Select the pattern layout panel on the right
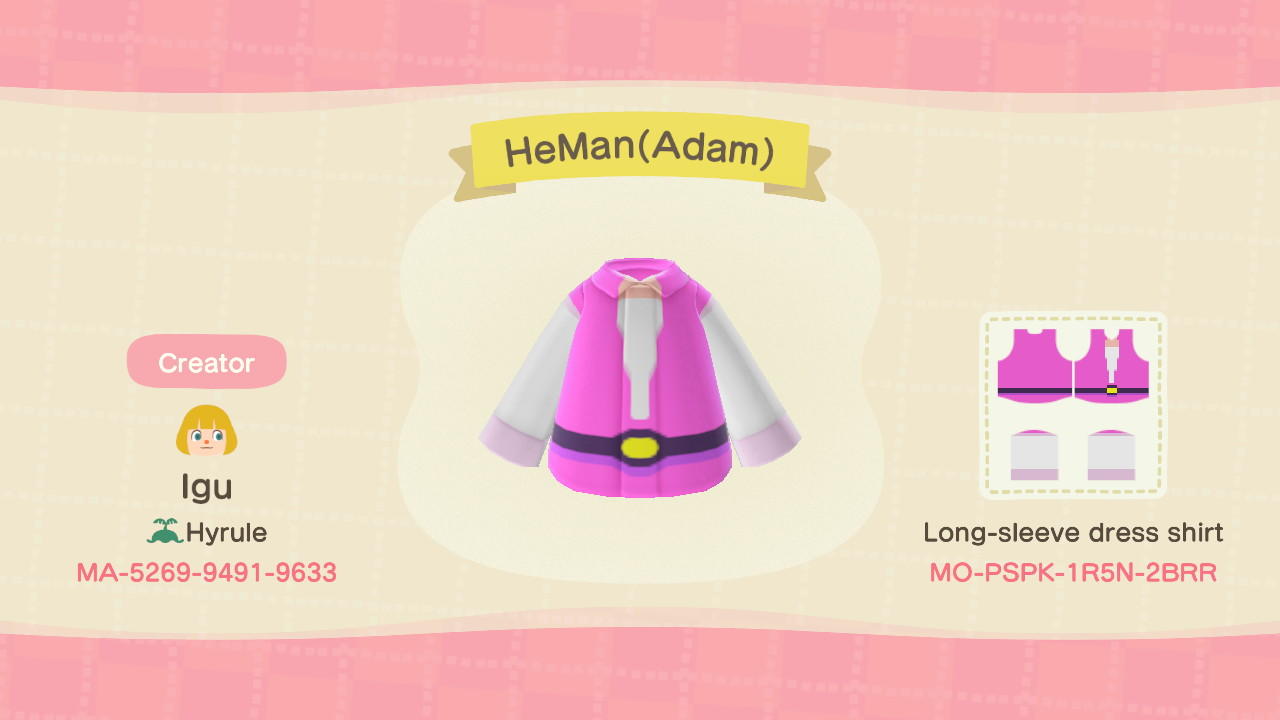Viewport: 1280px width, 720px height. (x=1073, y=405)
